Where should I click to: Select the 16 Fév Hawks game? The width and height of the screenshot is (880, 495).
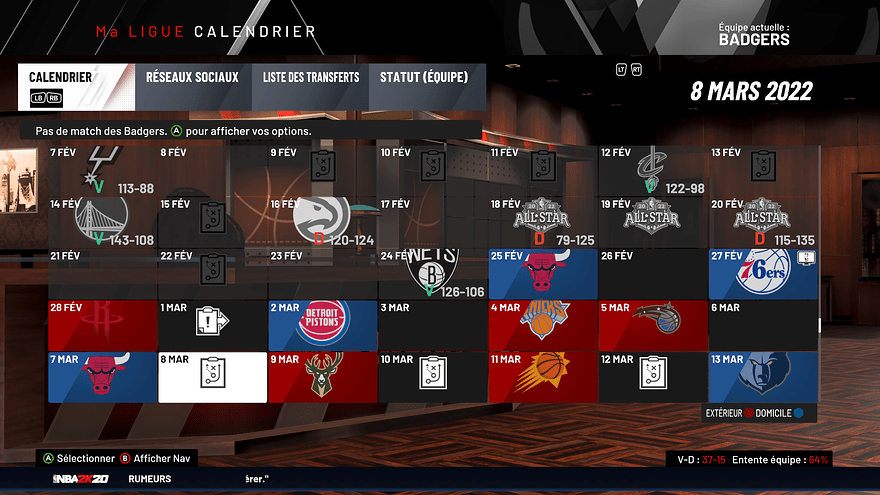[323, 221]
